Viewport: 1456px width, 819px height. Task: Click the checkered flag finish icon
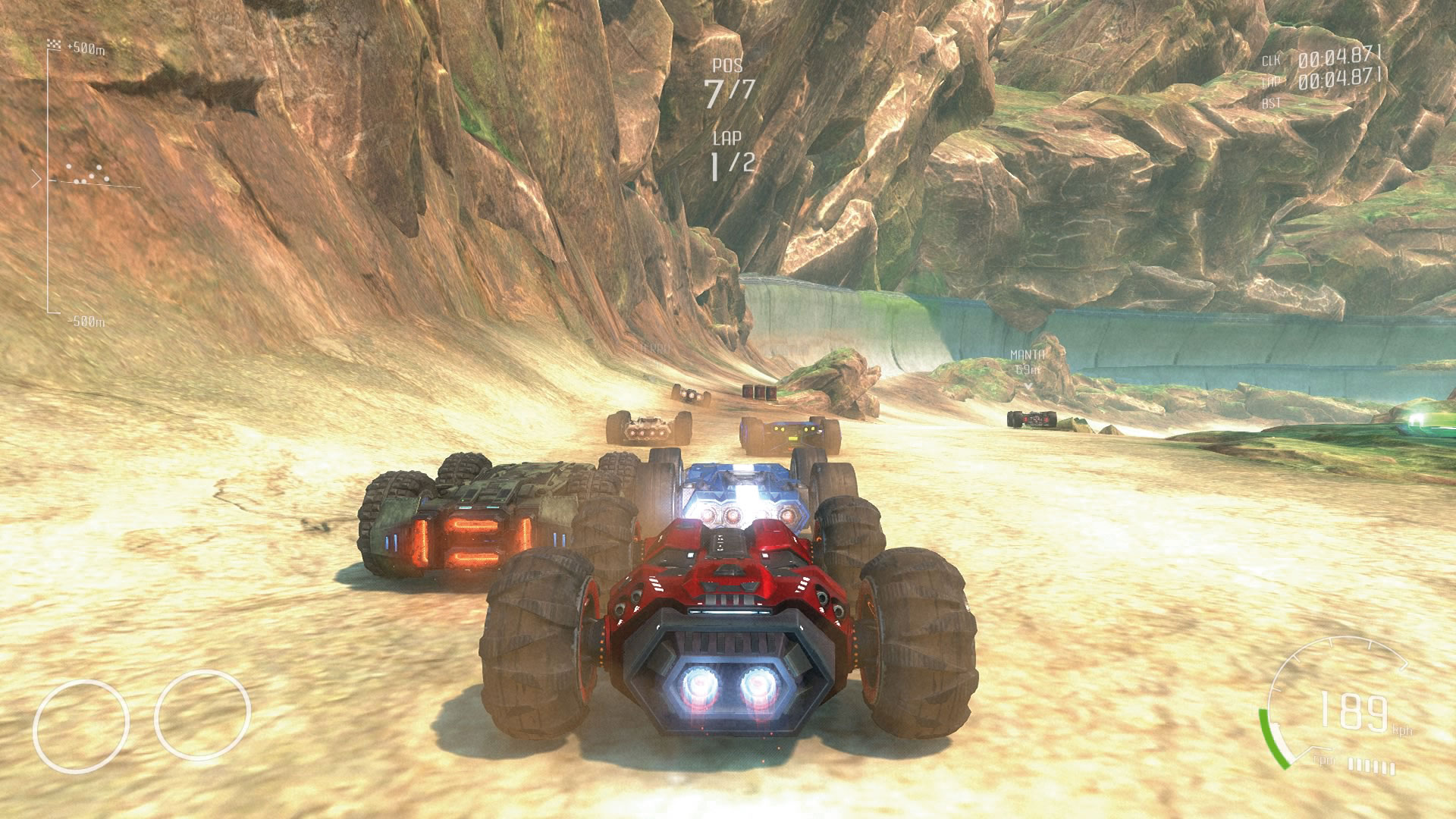(x=54, y=43)
